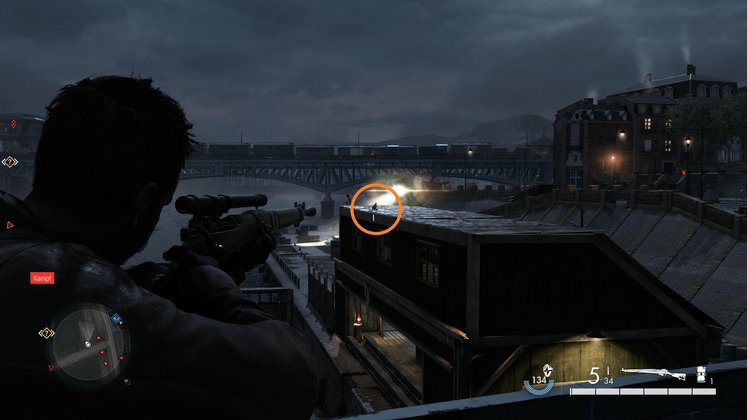Click the blue objective marker on minimap
The image size is (747, 420).
116,319
